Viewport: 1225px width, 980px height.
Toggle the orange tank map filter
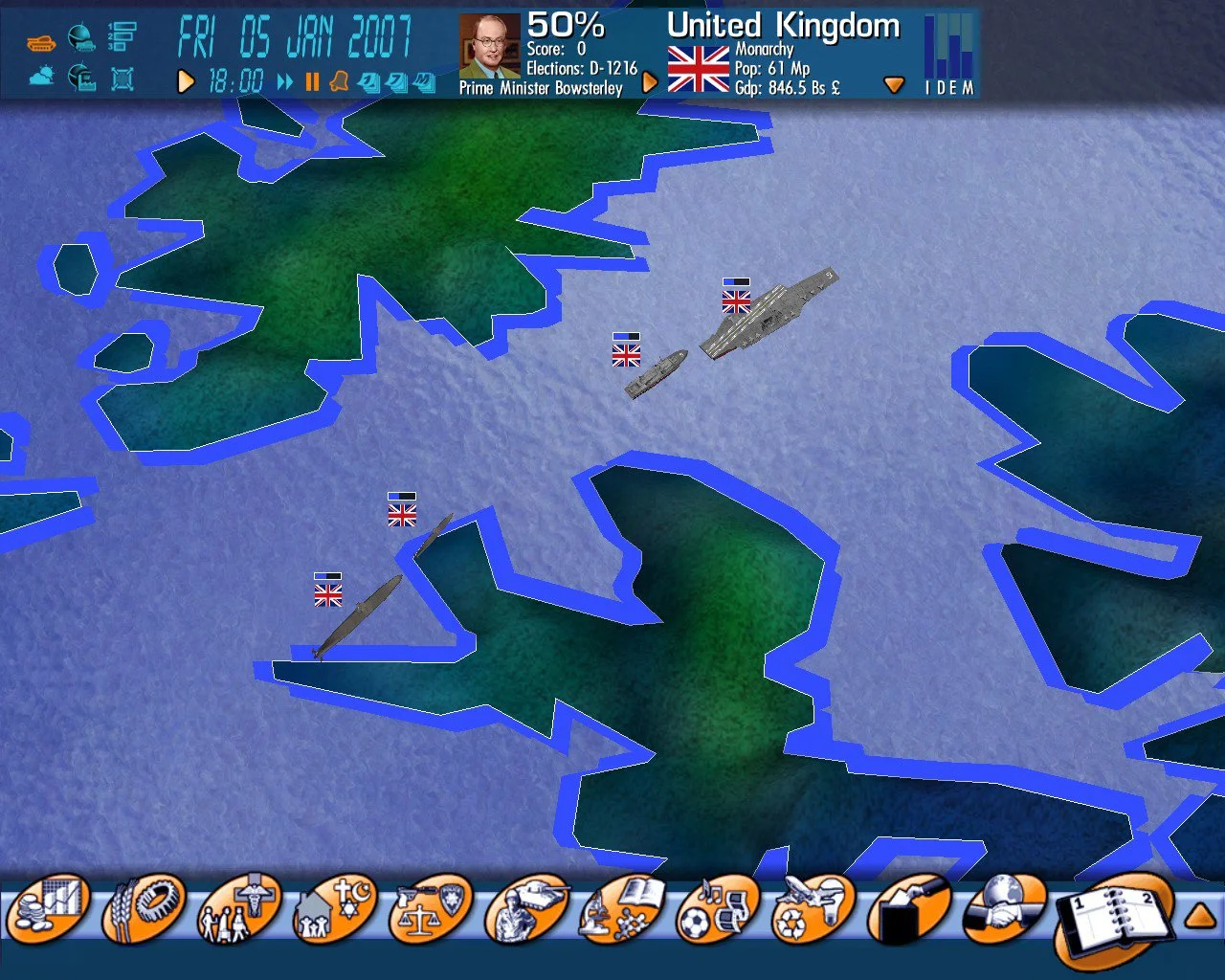(x=41, y=41)
